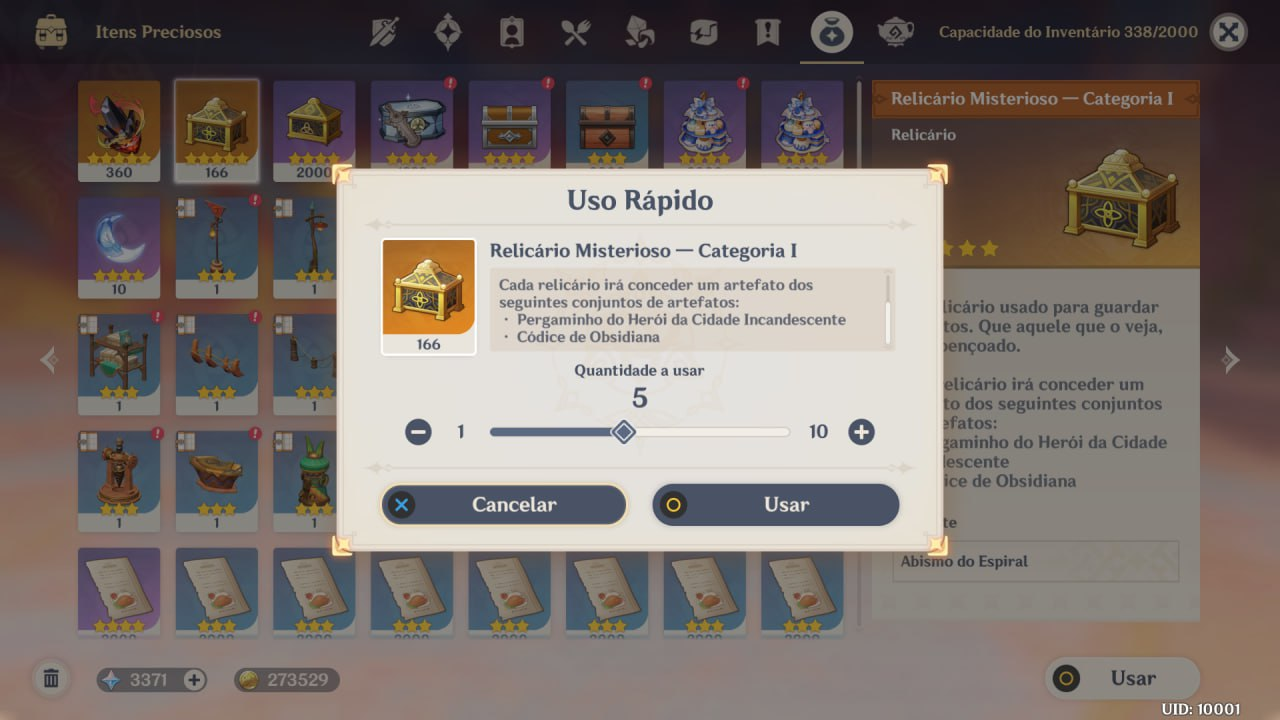Increase quantity with the plus button

861,432
